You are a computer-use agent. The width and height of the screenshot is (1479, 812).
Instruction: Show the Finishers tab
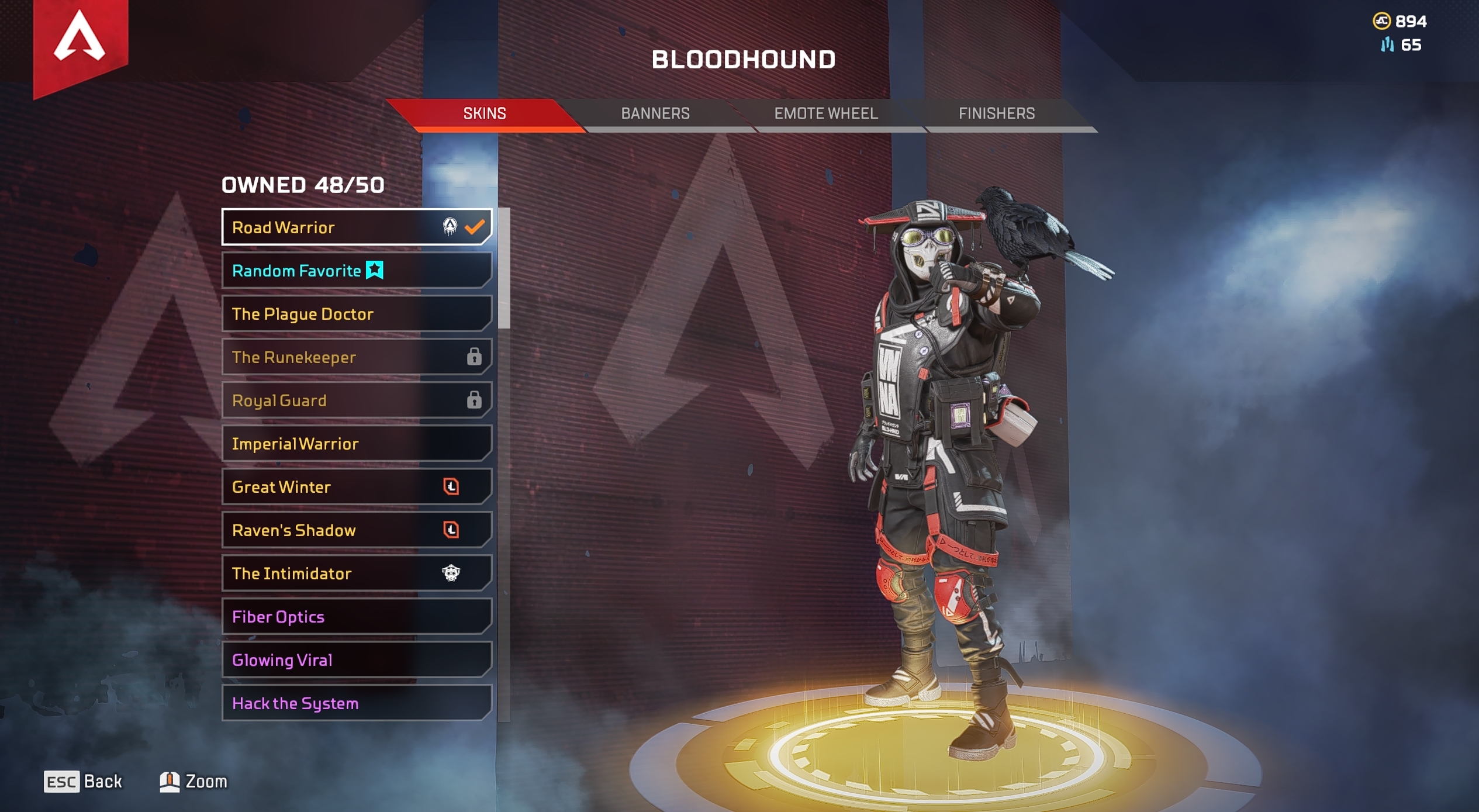pos(996,113)
